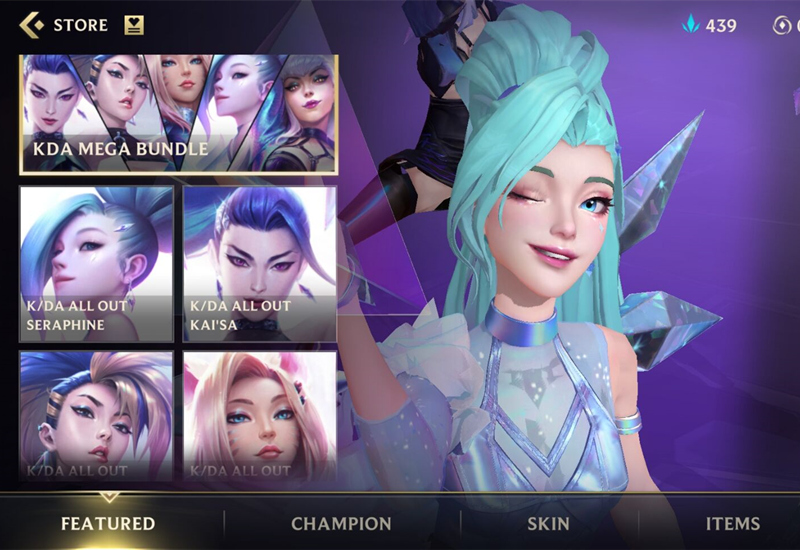Choose the blonde fox-eared K/DA skin tile

coord(260,415)
